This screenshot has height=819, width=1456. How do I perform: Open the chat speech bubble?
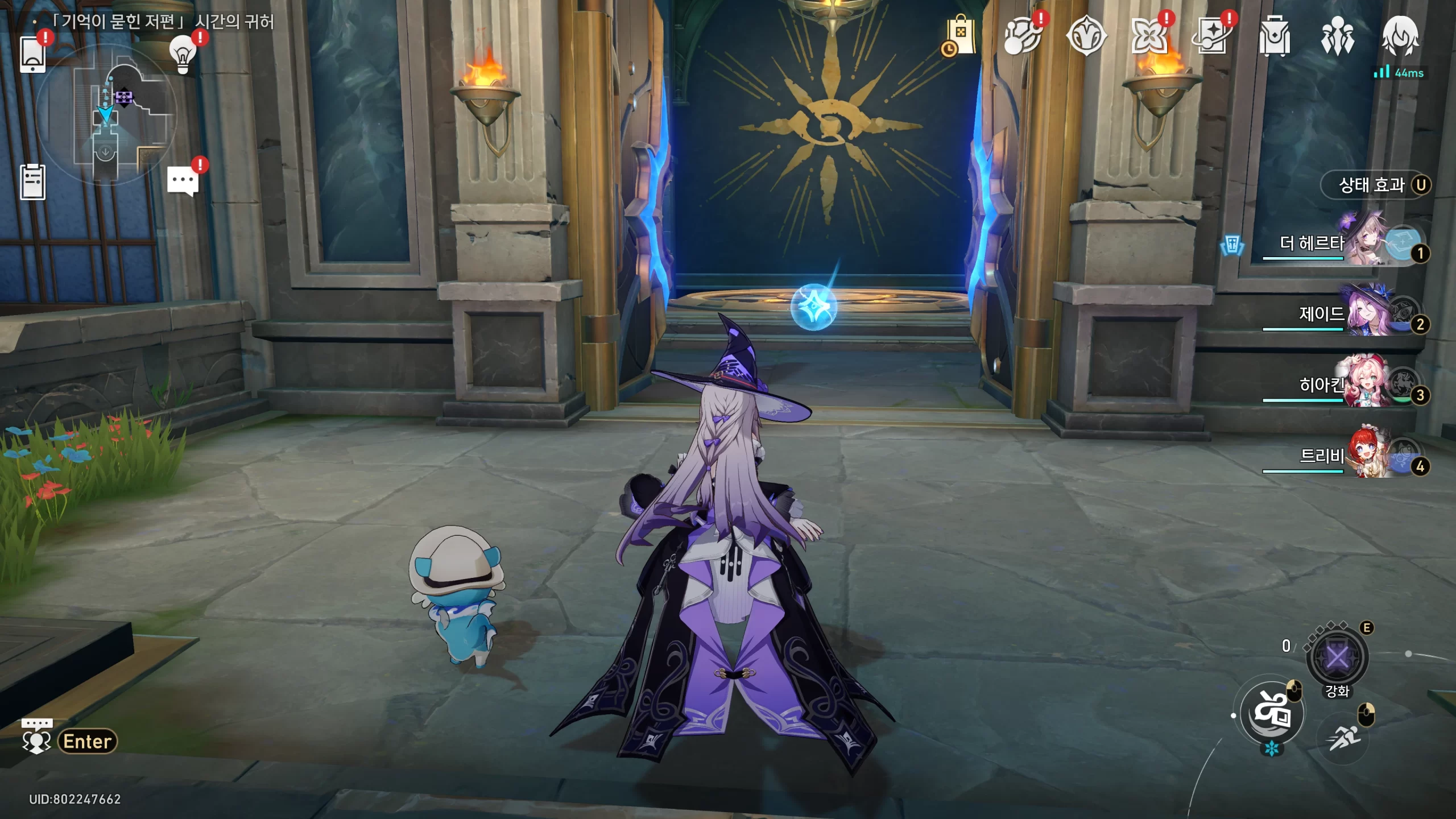click(x=183, y=182)
